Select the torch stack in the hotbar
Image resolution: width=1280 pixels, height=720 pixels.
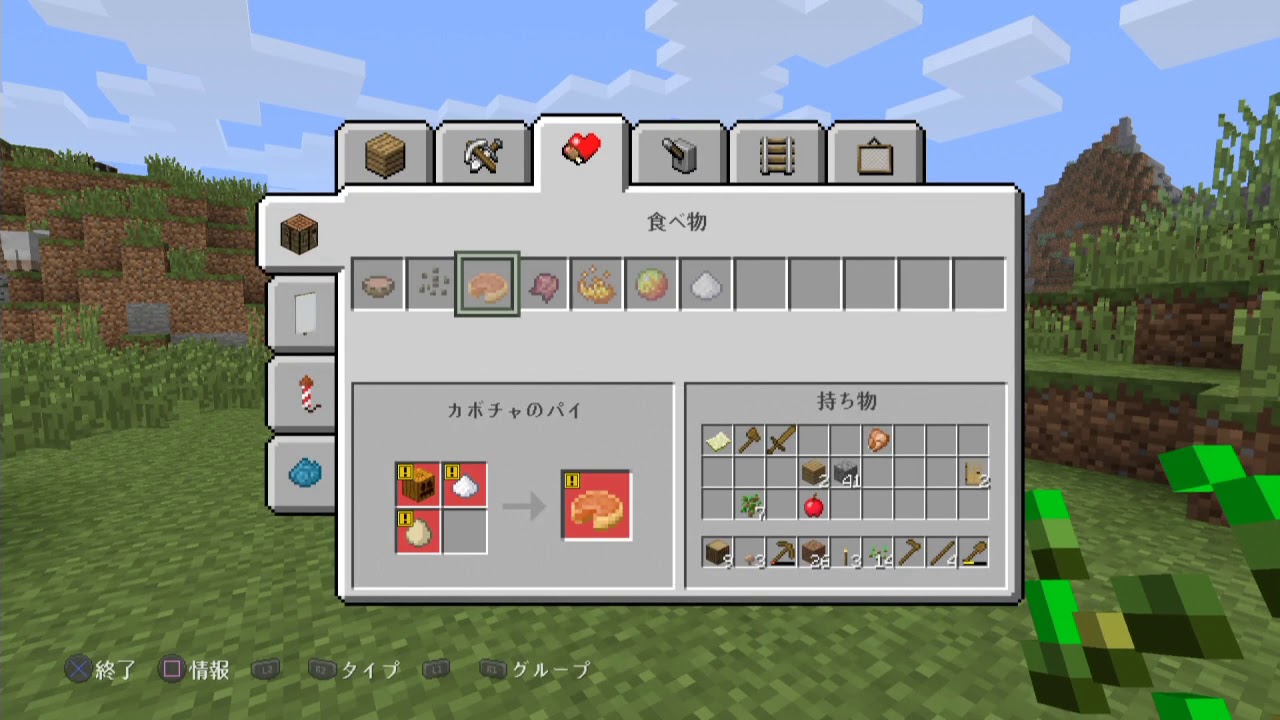pyautogui.click(x=847, y=552)
